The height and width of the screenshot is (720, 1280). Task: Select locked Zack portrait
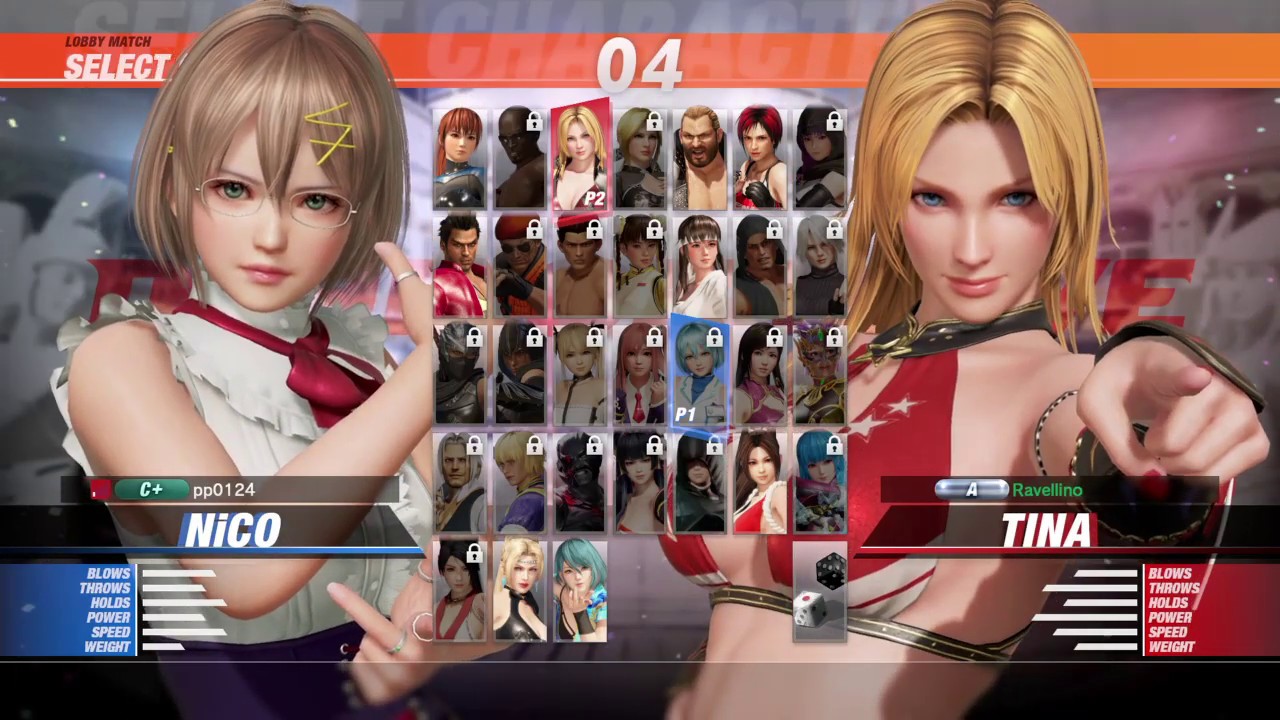(520, 158)
